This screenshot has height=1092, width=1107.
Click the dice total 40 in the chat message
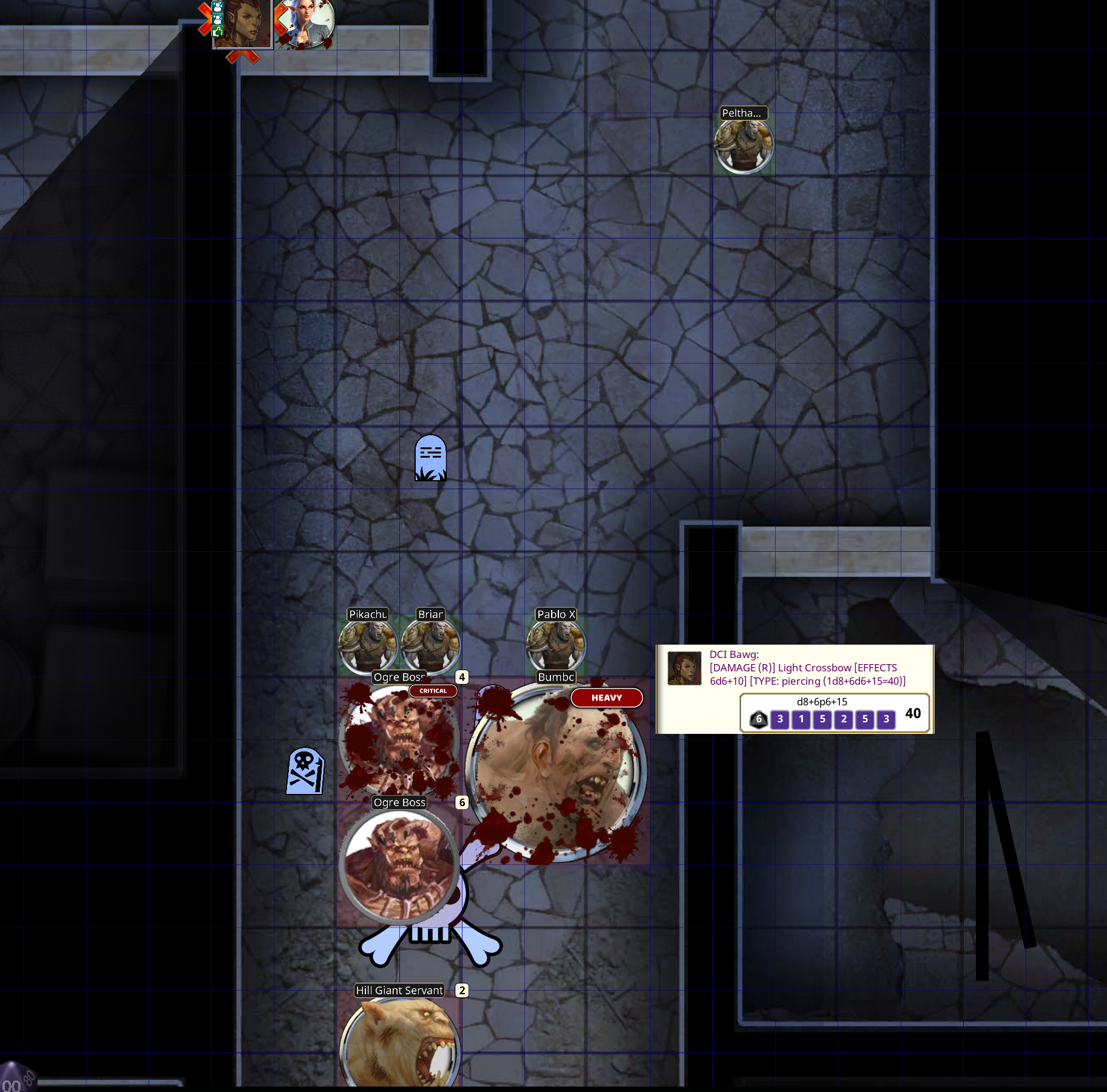[913, 713]
